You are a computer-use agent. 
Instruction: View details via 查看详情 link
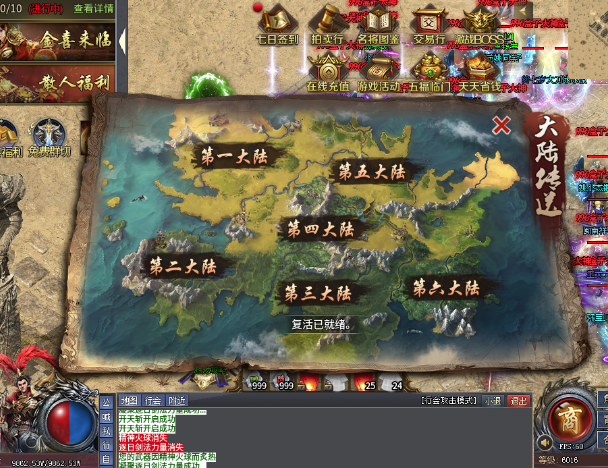click(93, 8)
